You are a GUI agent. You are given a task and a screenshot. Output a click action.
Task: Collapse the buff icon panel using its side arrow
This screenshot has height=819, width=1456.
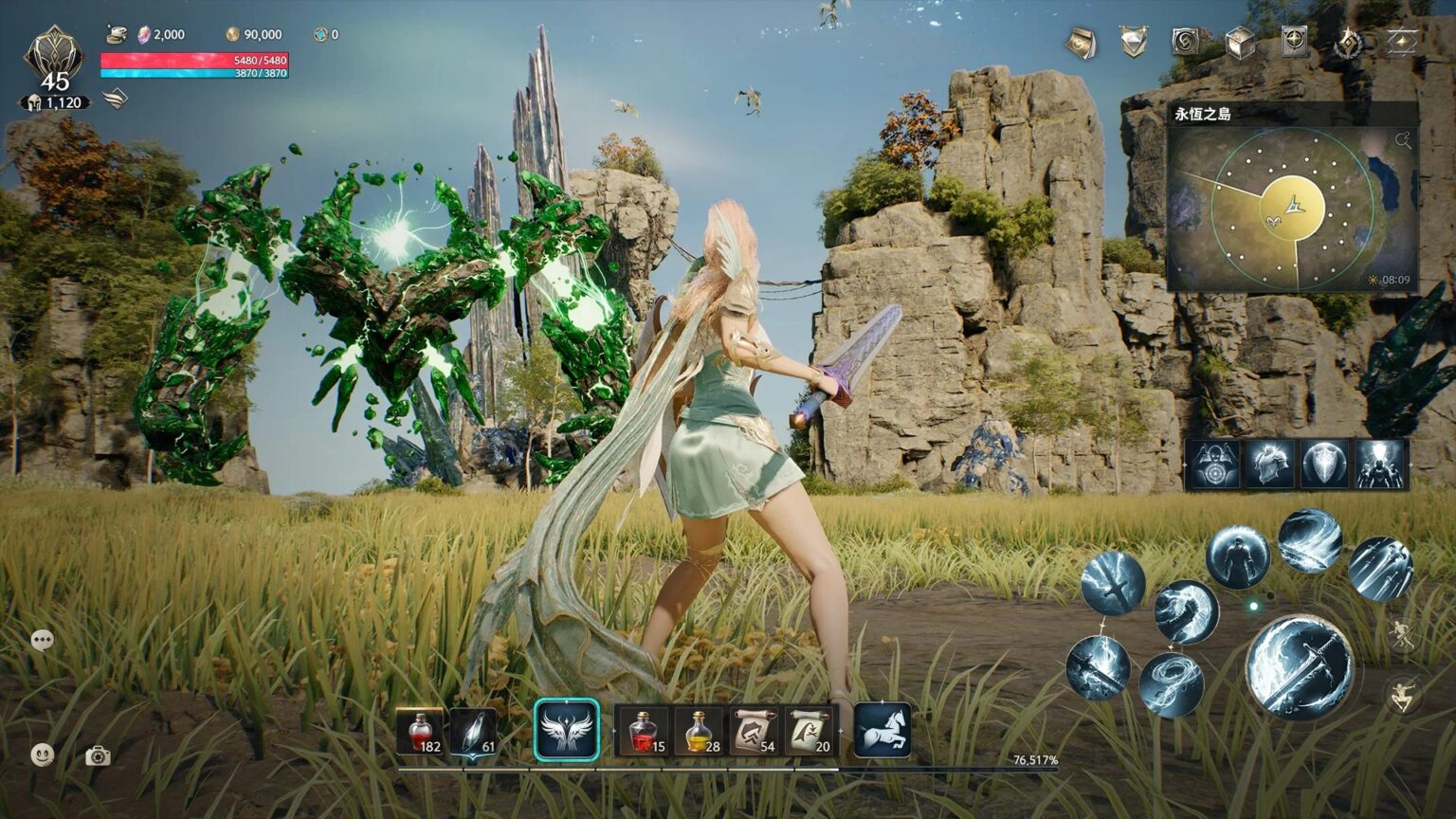[x=1411, y=464]
